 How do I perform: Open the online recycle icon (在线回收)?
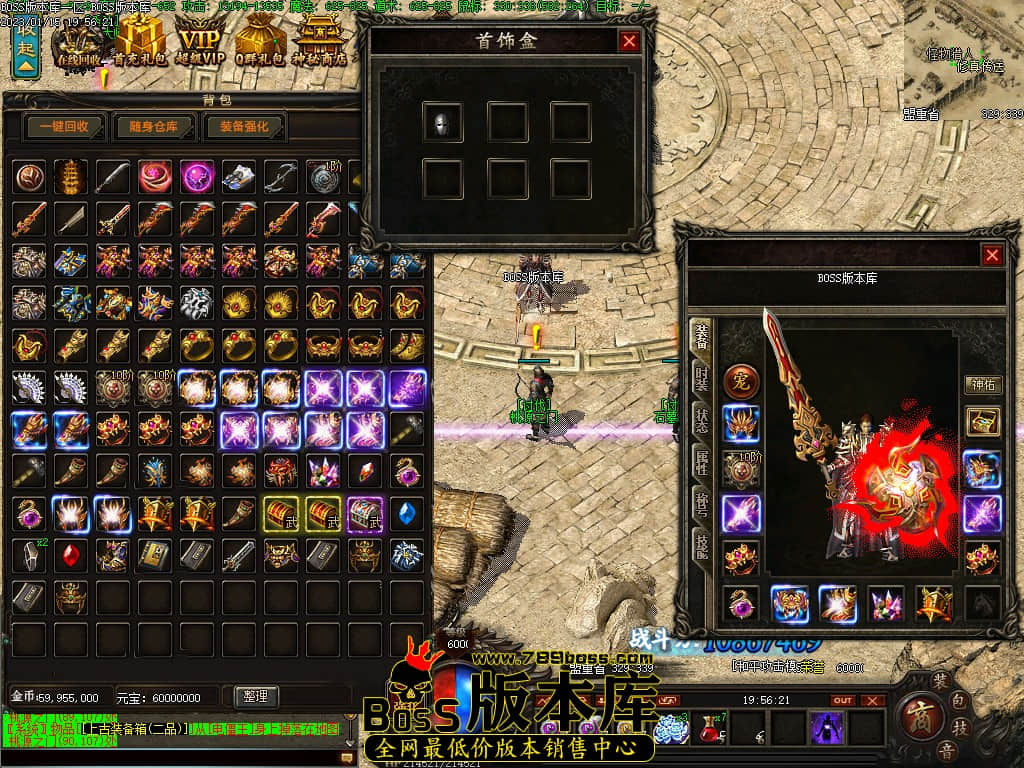click(x=80, y=44)
